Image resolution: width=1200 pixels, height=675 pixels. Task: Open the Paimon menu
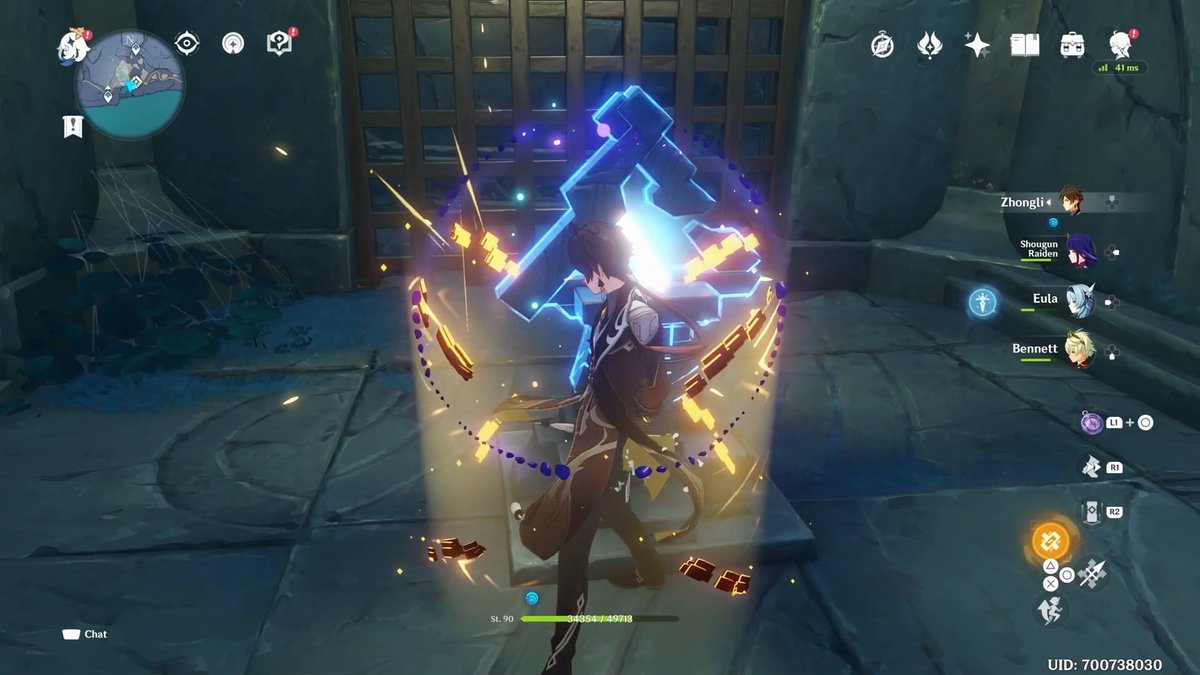coord(73,43)
